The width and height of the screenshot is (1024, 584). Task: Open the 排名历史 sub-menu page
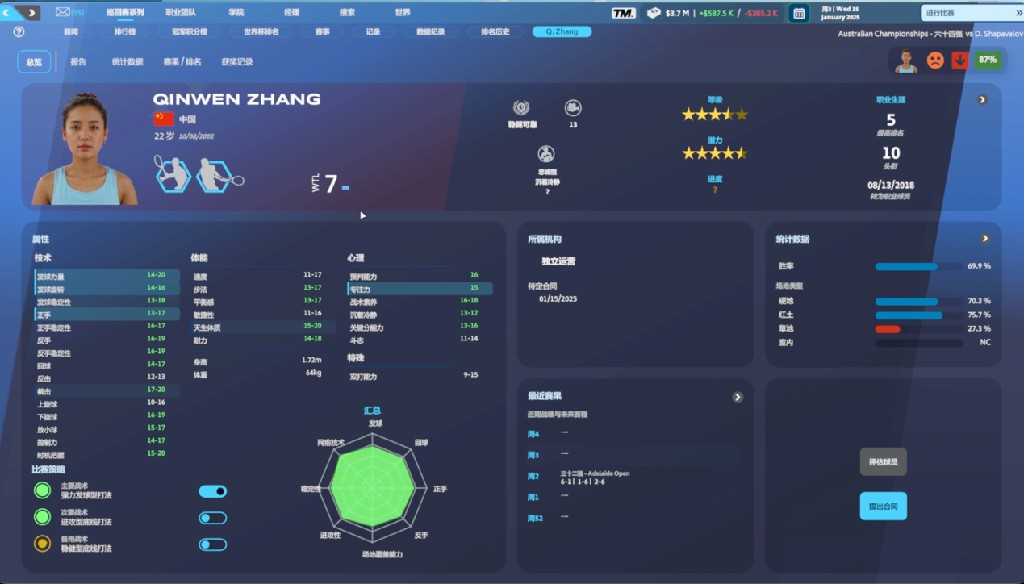(x=494, y=32)
